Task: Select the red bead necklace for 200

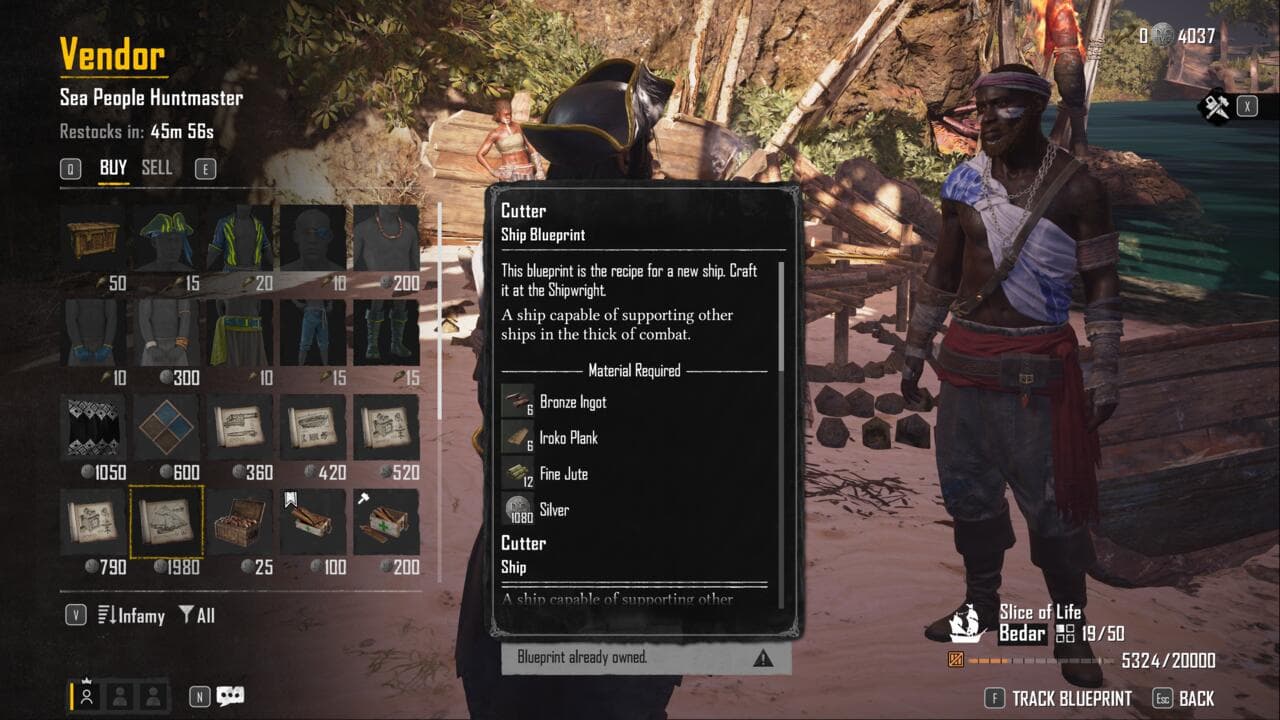Action: (x=386, y=238)
